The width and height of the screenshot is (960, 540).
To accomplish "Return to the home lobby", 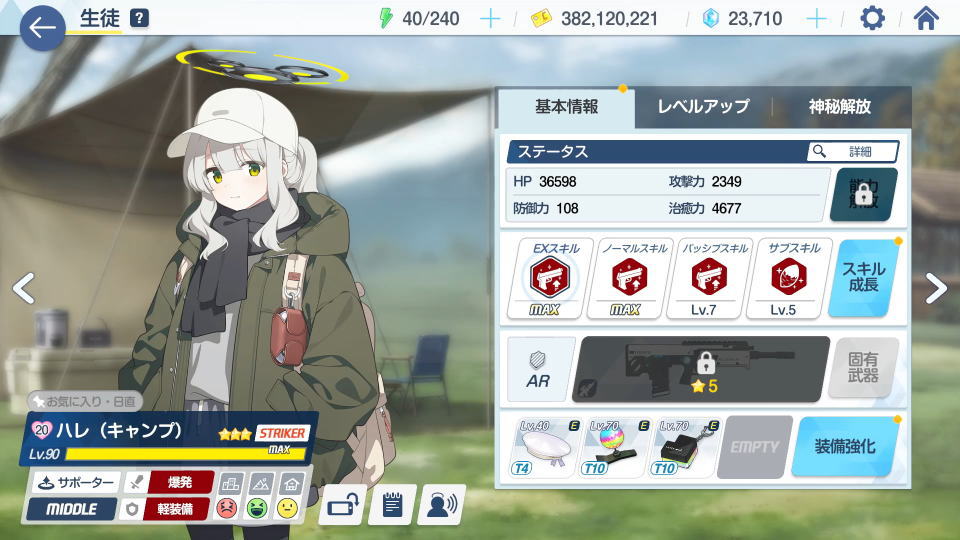I will pos(927,18).
